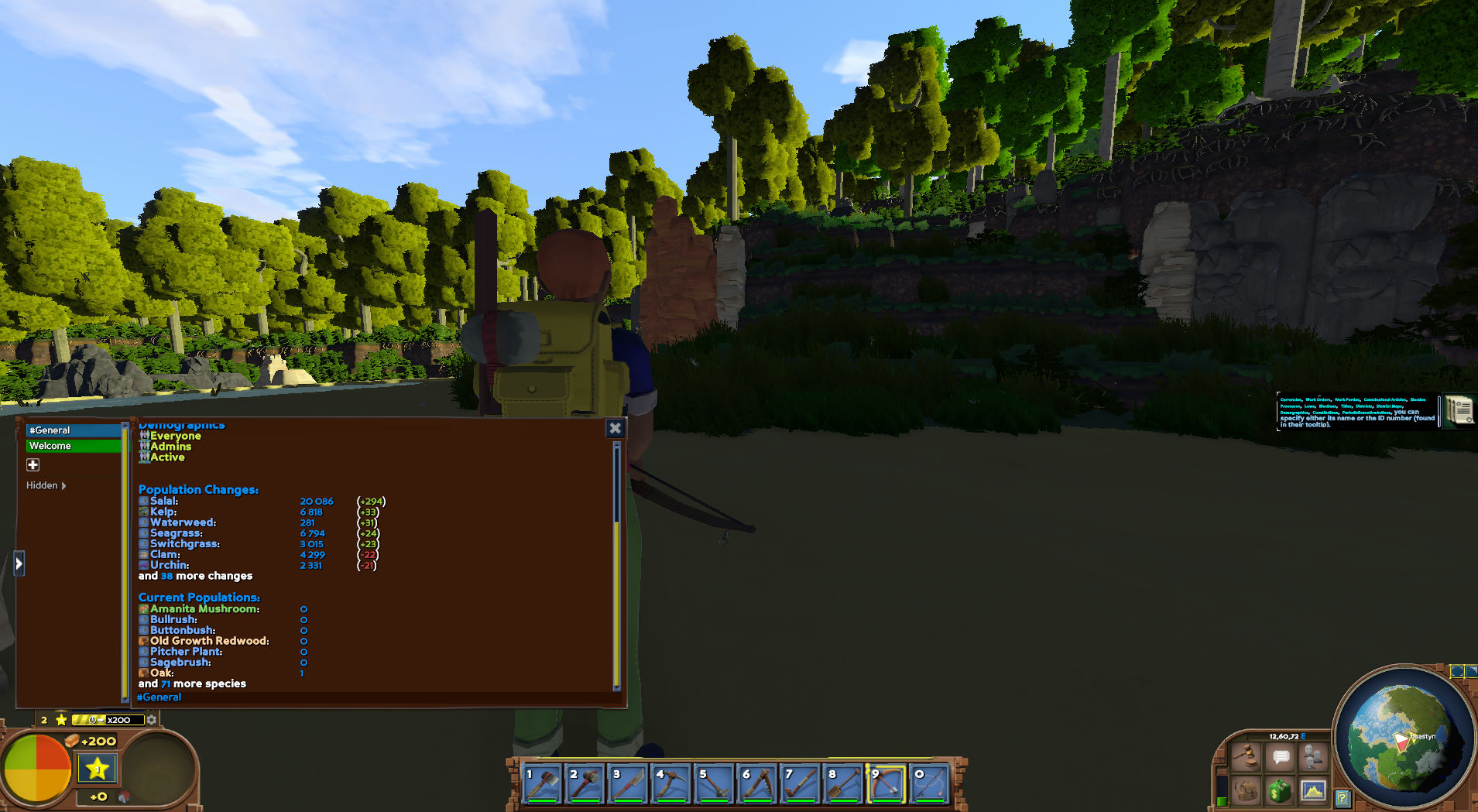Add a channel with the plus button
This screenshot has height=812, width=1478.
(x=33, y=464)
